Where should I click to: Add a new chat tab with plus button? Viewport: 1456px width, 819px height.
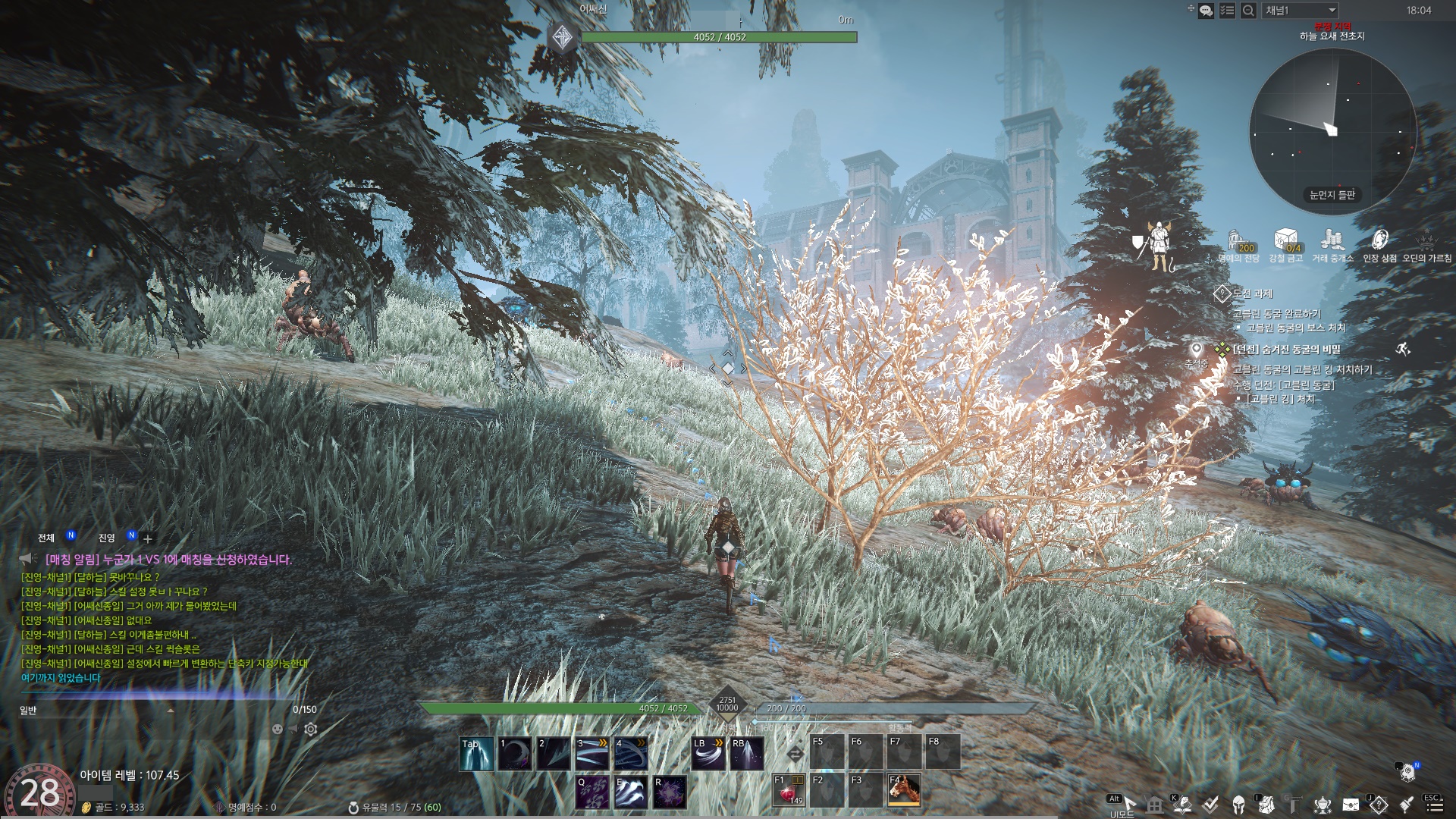[x=148, y=538]
